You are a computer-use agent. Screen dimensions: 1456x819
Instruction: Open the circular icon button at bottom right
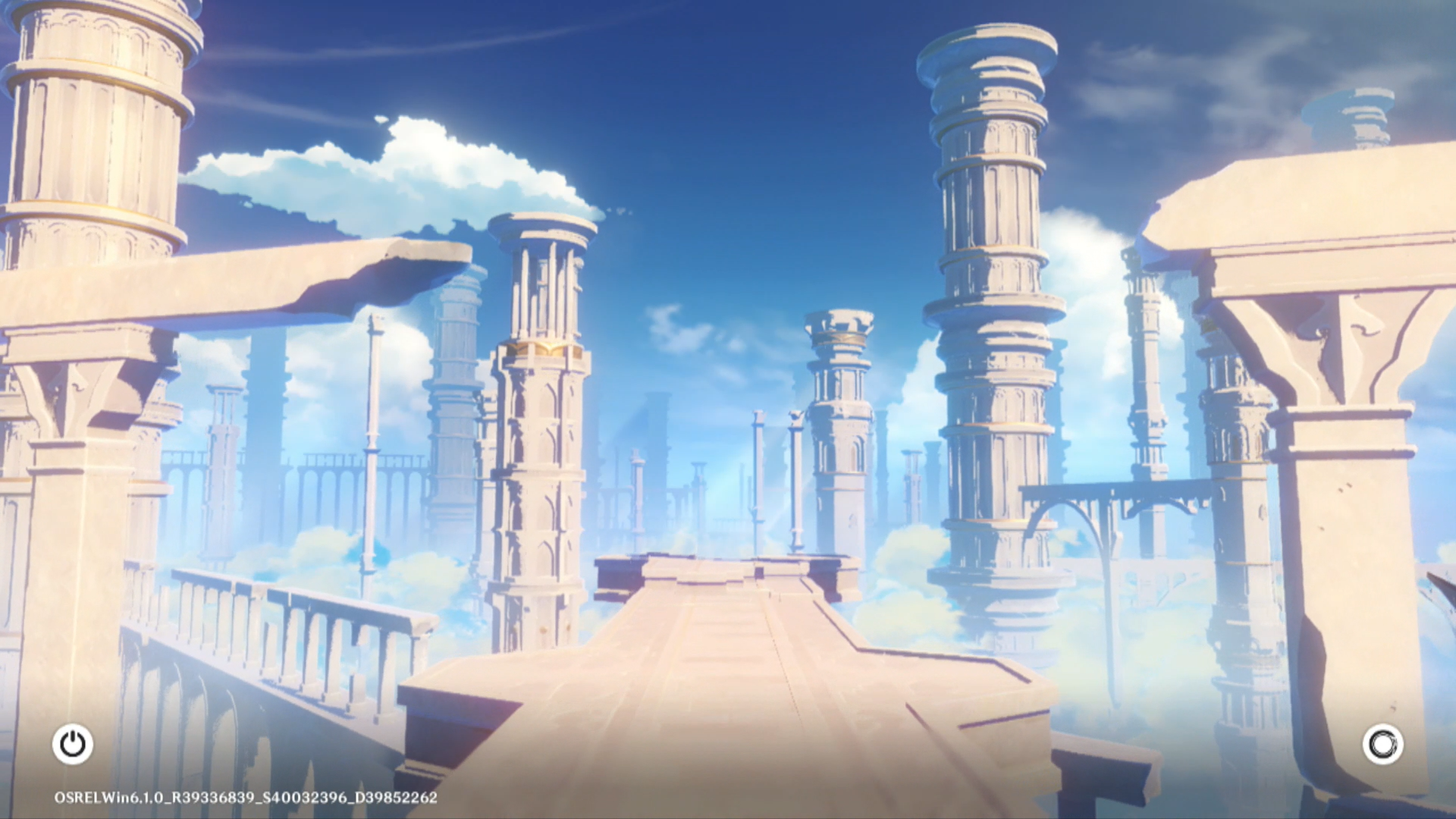(1382, 744)
